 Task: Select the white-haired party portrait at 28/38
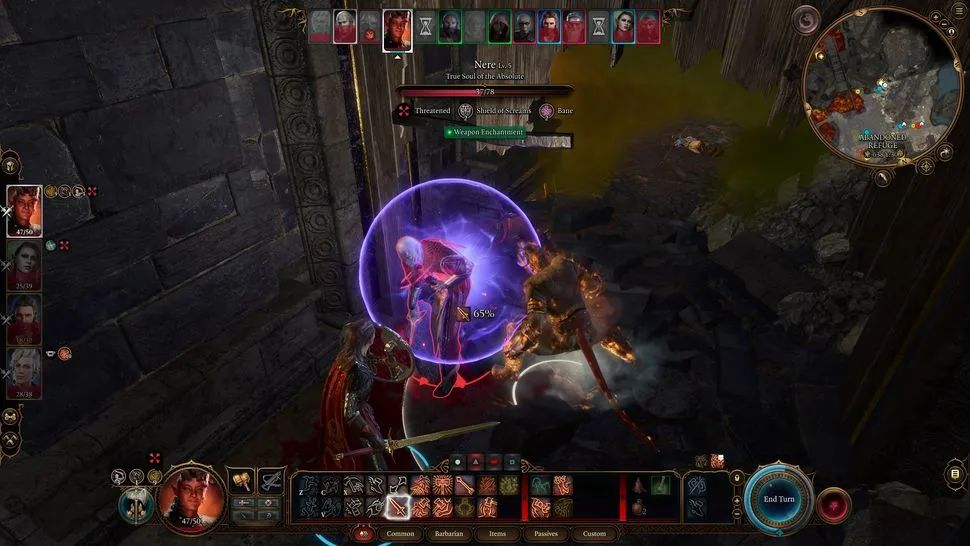(x=24, y=372)
